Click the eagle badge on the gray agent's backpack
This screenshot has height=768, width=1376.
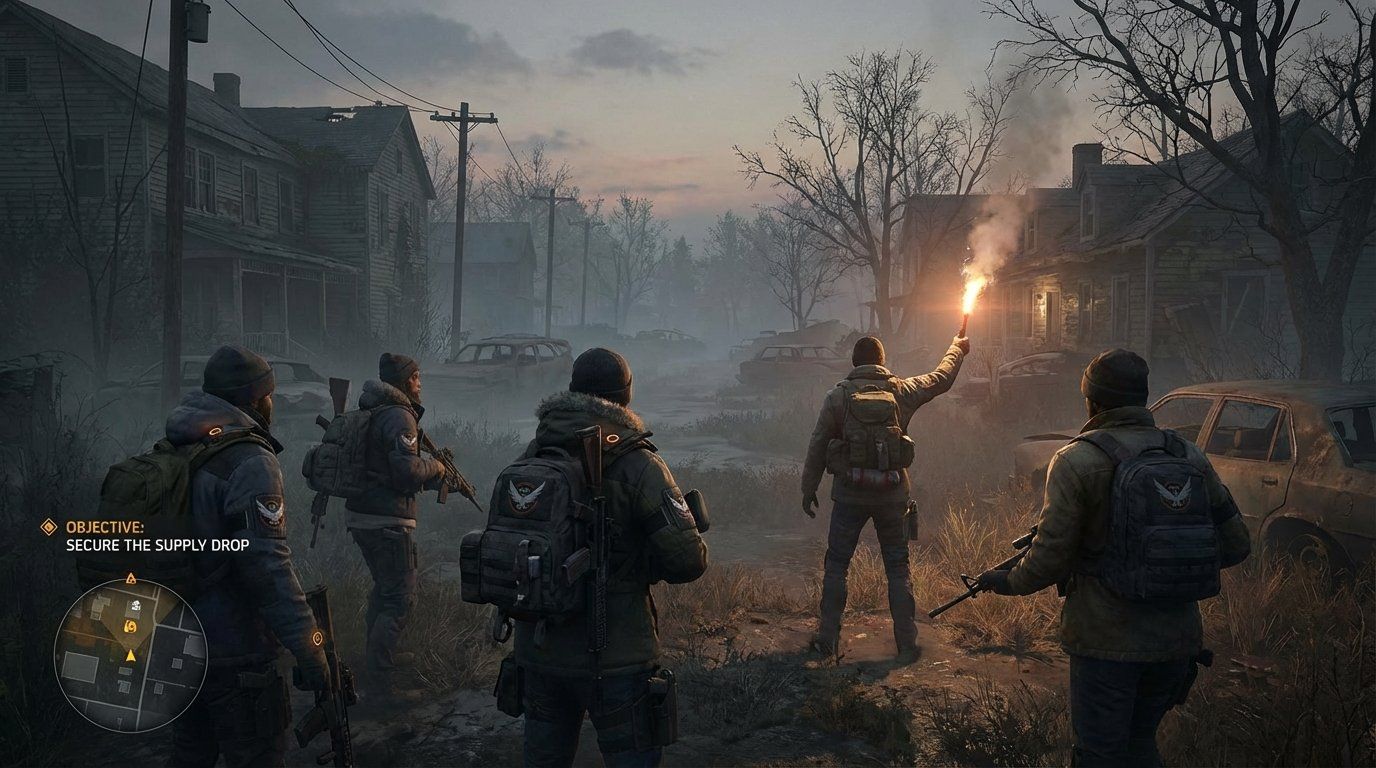(x=1172, y=494)
